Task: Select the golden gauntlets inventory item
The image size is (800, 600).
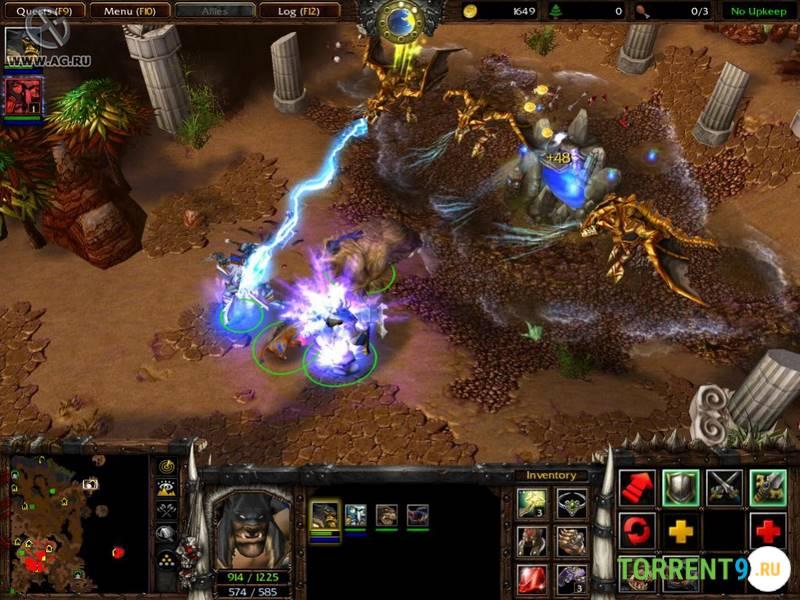Action: pyautogui.click(x=572, y=541)
